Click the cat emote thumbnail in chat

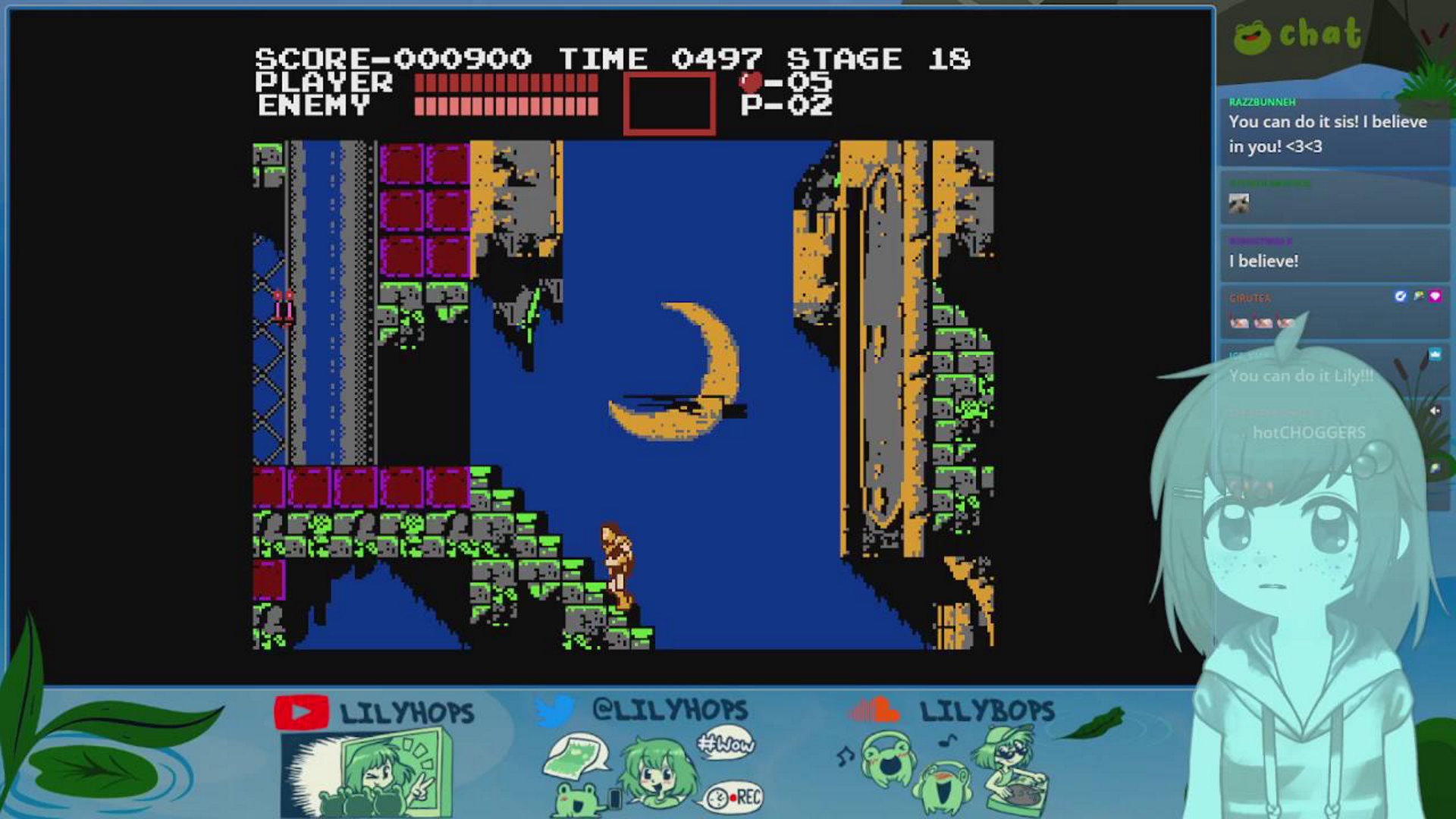click(x=1241, y=204)
